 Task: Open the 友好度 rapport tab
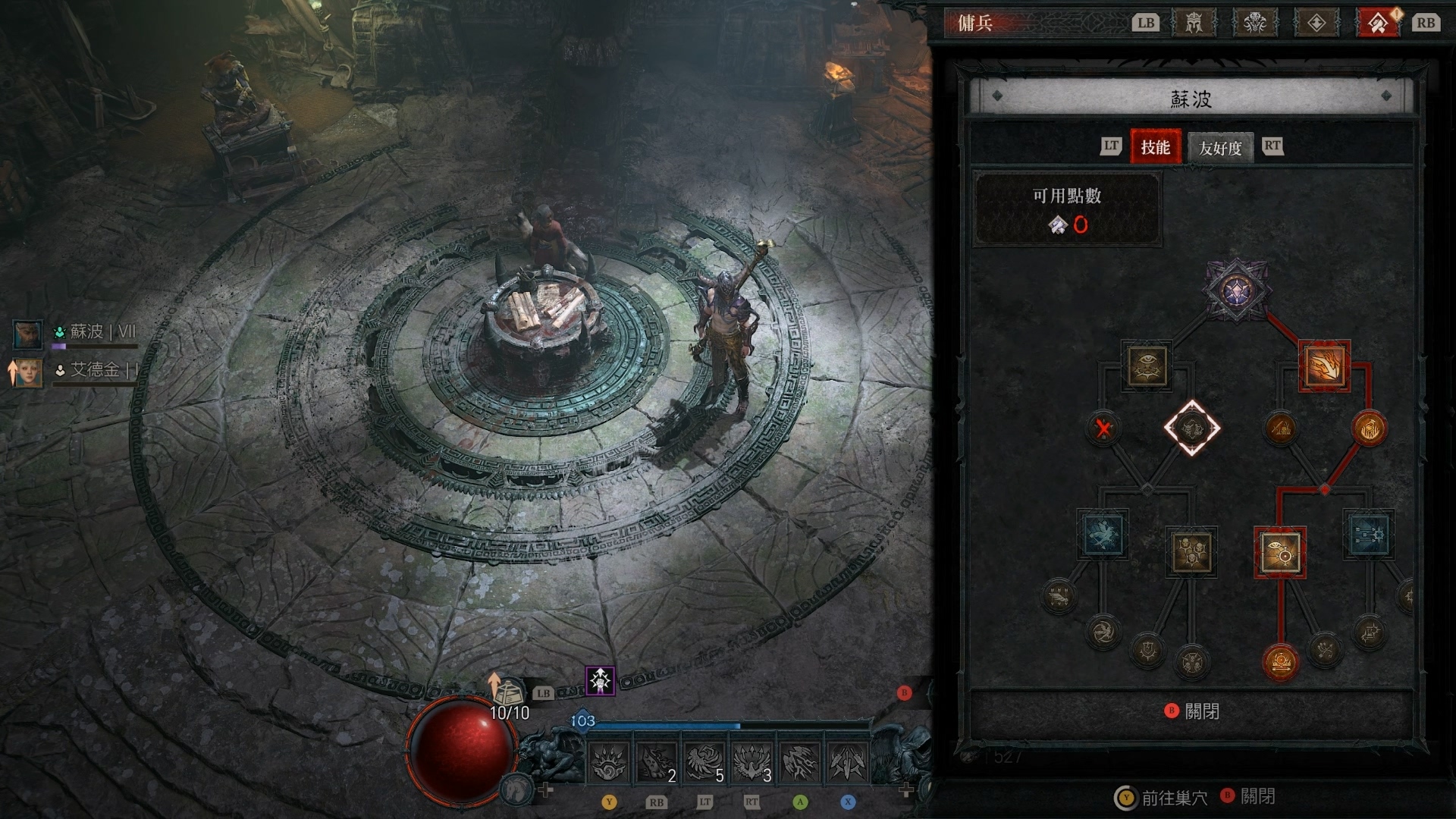[x=1220, y=148]
